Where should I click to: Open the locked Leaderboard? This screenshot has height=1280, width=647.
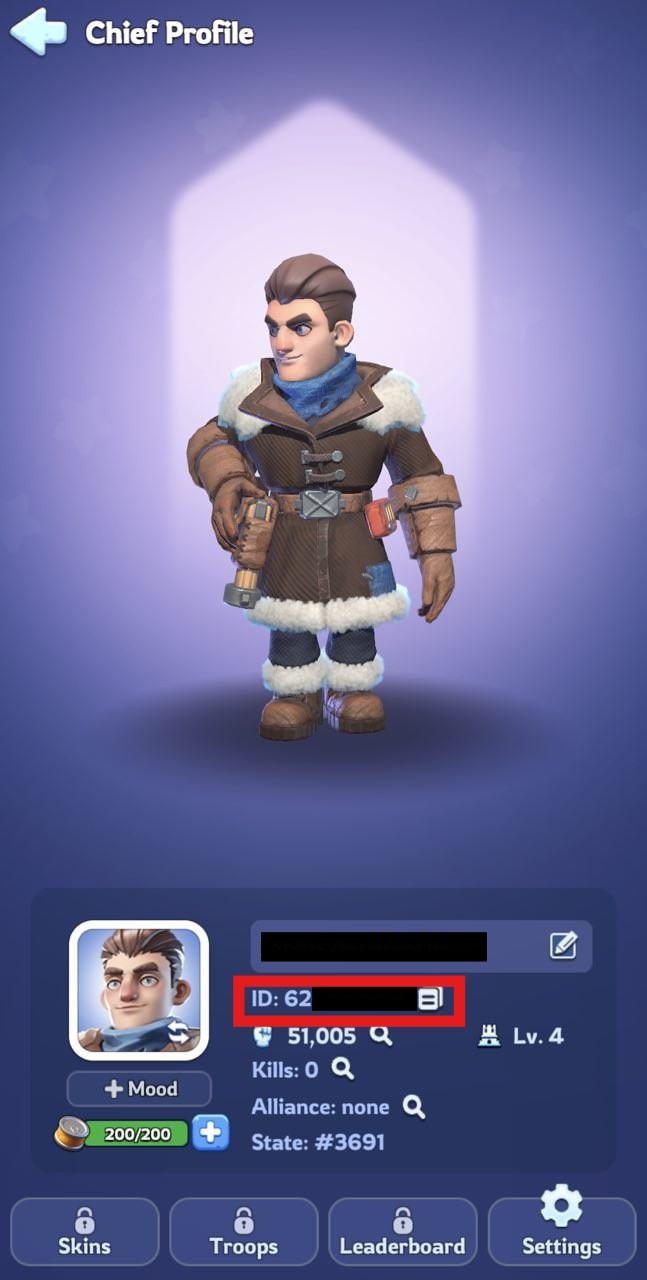tap(402, 1232)
